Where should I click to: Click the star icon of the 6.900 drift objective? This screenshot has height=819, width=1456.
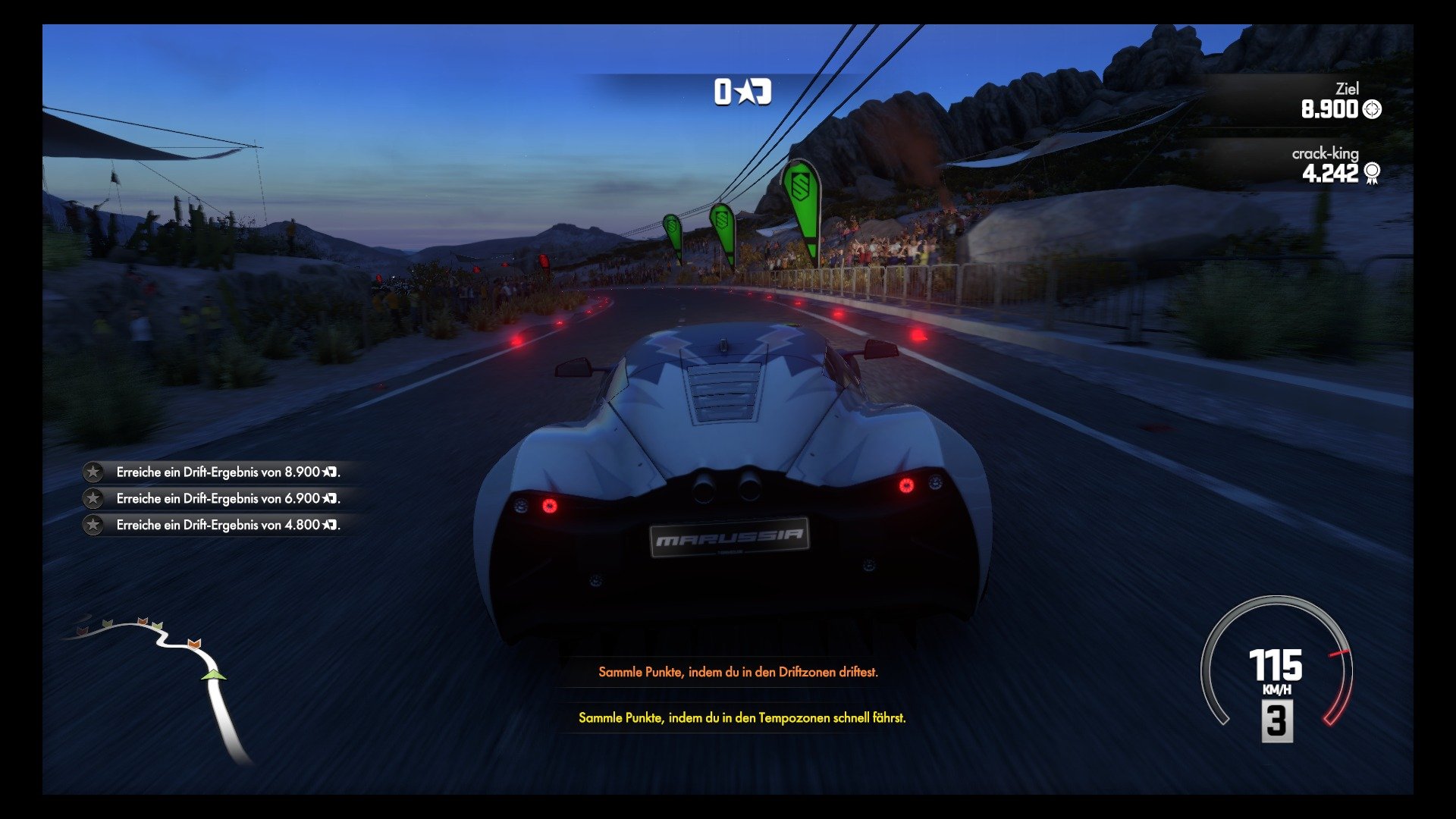pos(94,499)
